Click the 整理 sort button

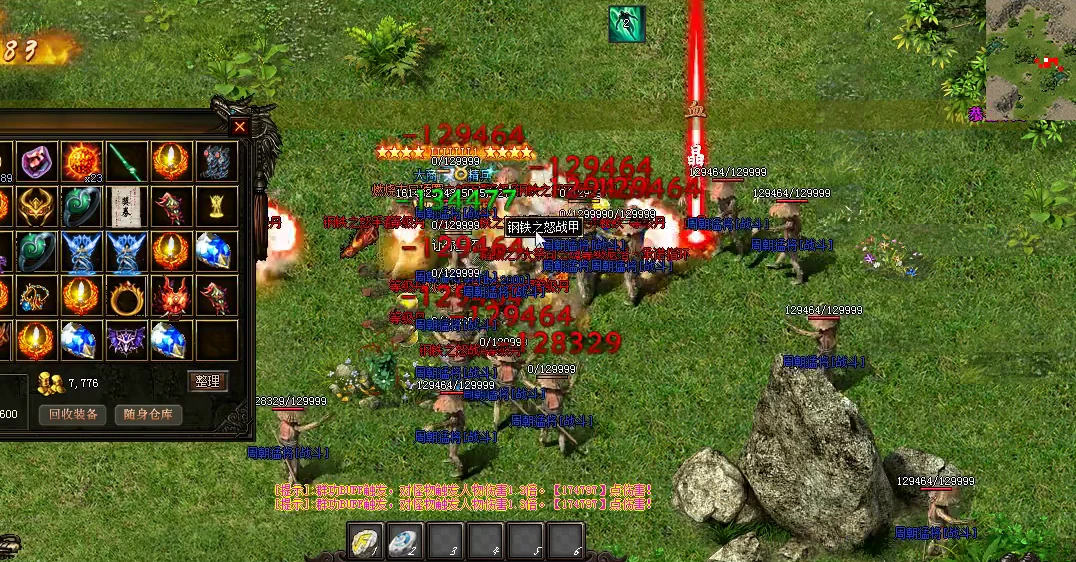tap(208, 381)
